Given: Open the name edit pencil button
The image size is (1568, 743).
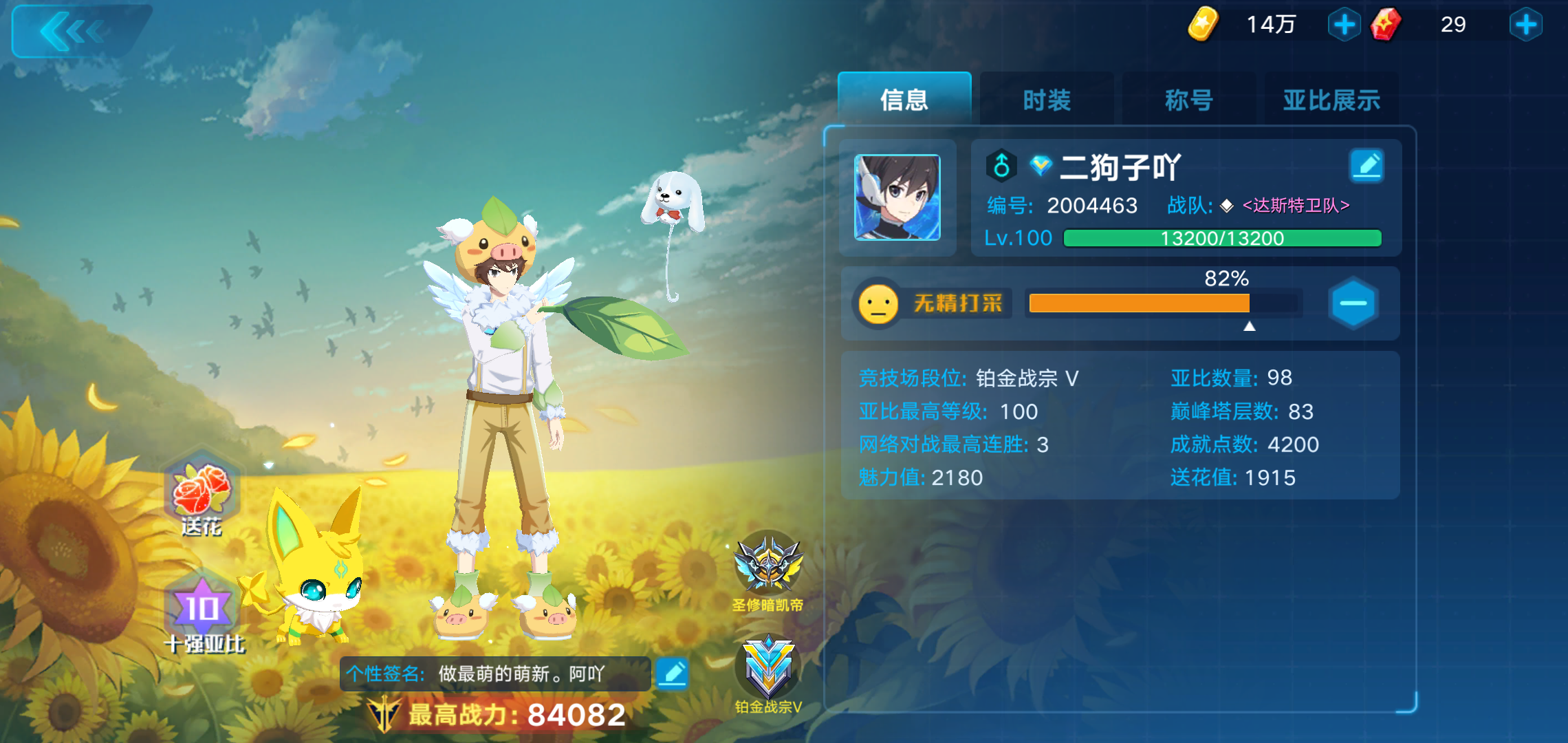Looking at the screenshot, I should 1367,165.
